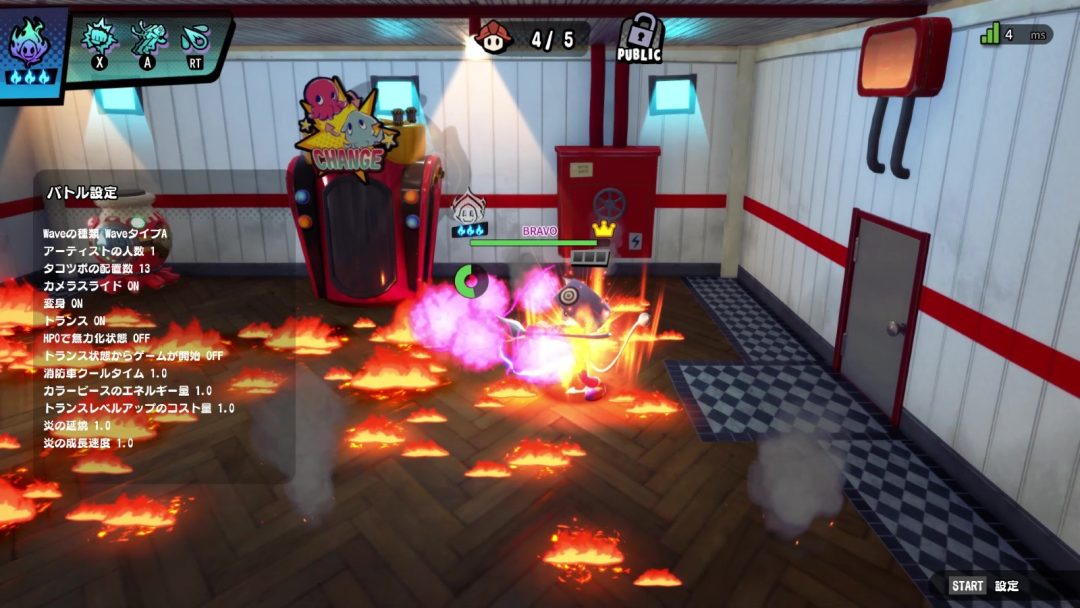Choose the タコツボの配置数 setting row
This screenshot has height=608, width=1080.
96,268
